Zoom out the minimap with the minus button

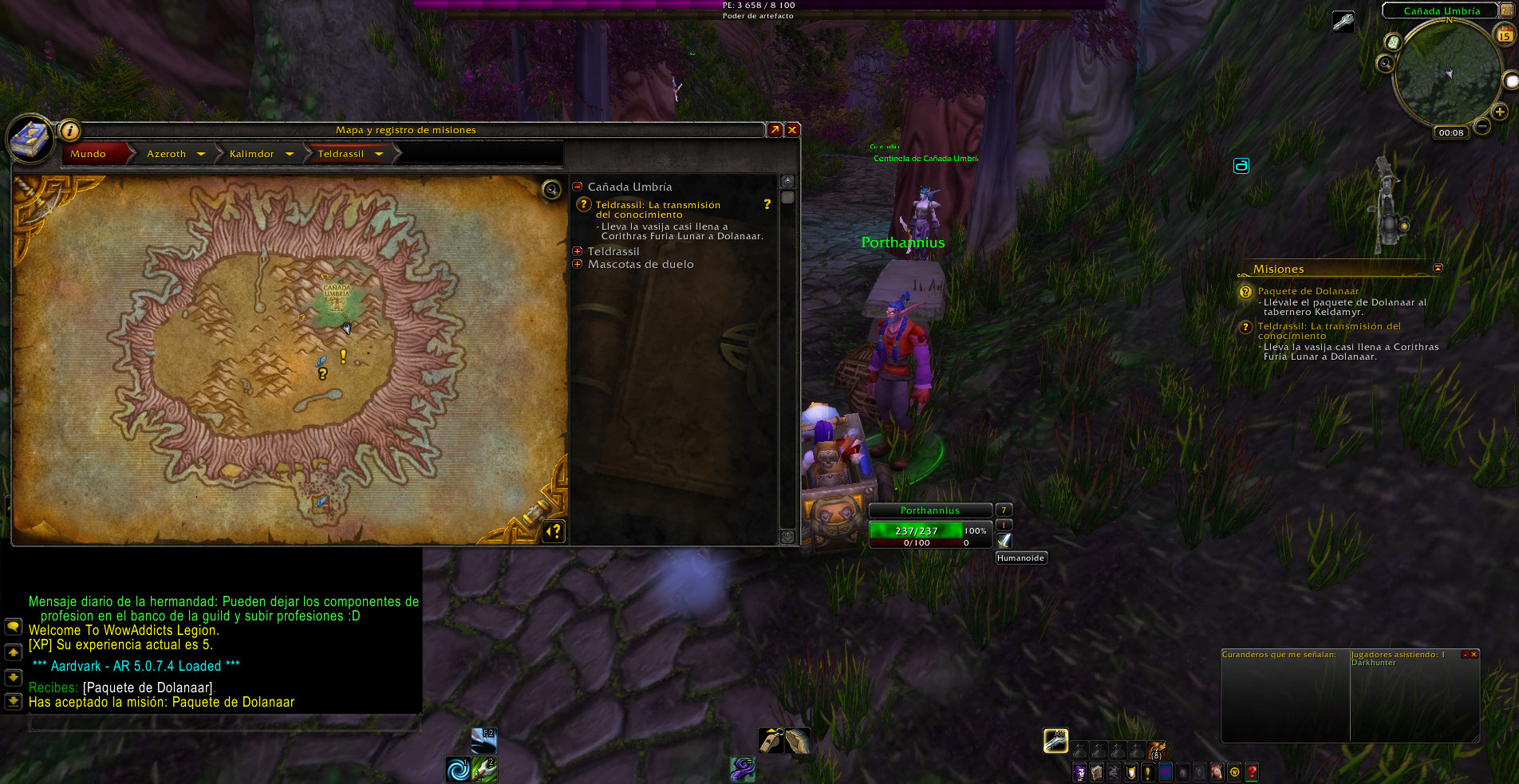point(1482,126)
